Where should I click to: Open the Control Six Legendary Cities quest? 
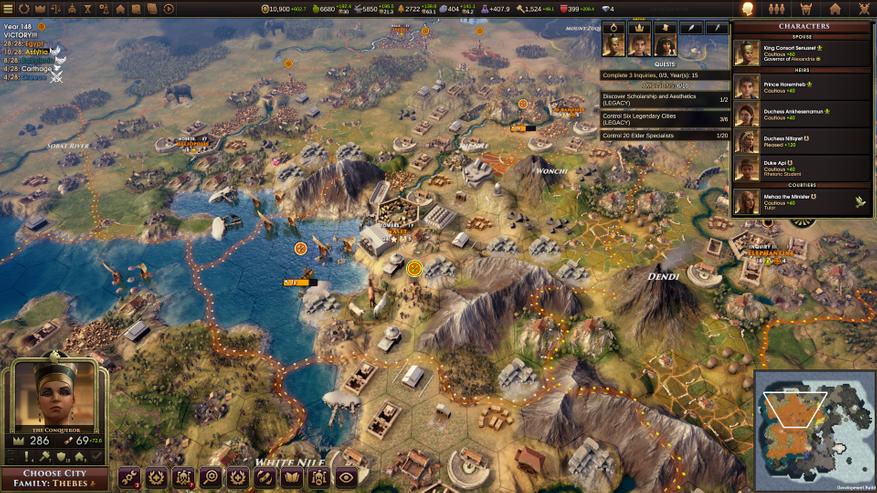click(664, 117)
